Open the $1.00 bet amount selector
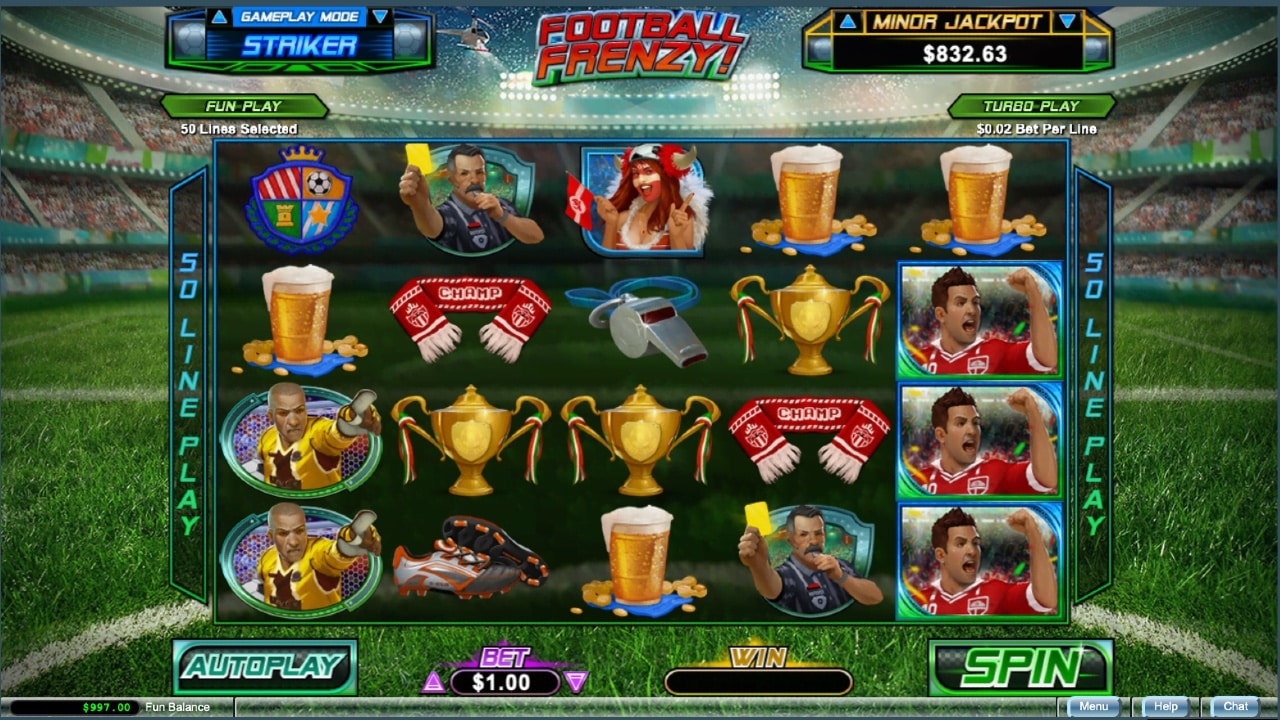 click(505, 682)
